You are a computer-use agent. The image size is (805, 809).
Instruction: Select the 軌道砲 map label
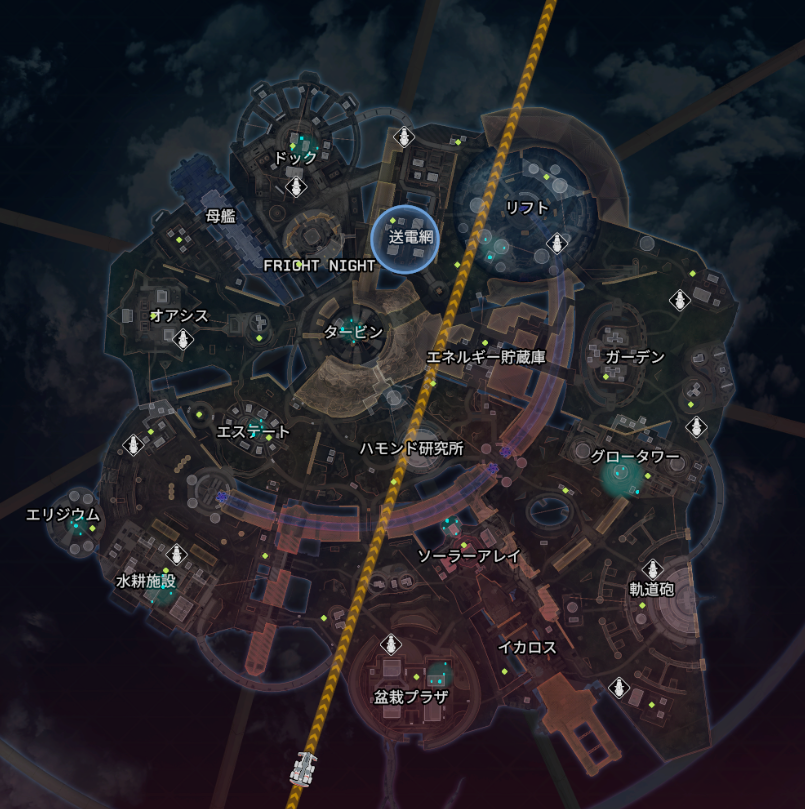[x=651, y=589]
